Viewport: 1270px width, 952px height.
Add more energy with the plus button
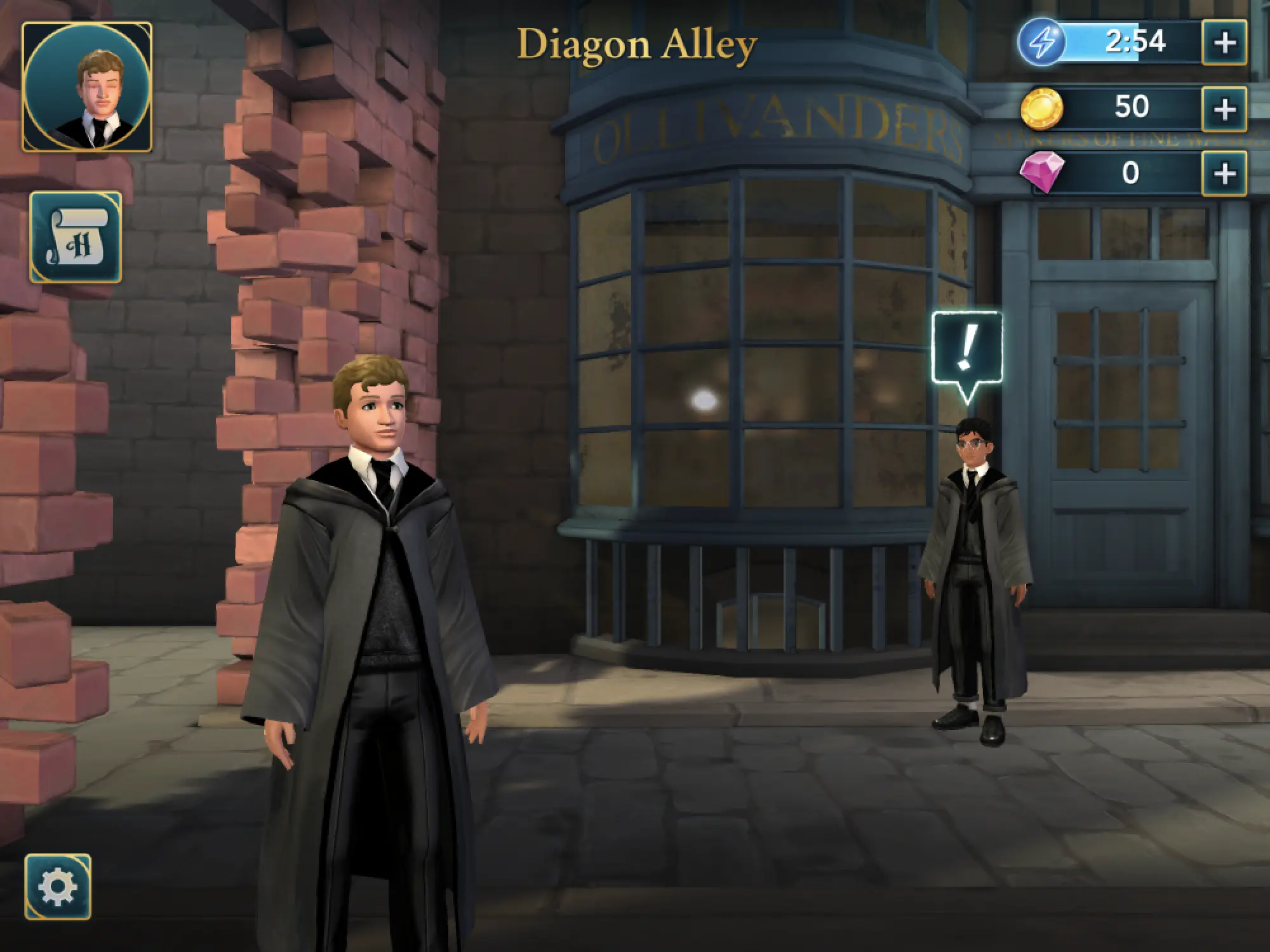coord(1224,43)
